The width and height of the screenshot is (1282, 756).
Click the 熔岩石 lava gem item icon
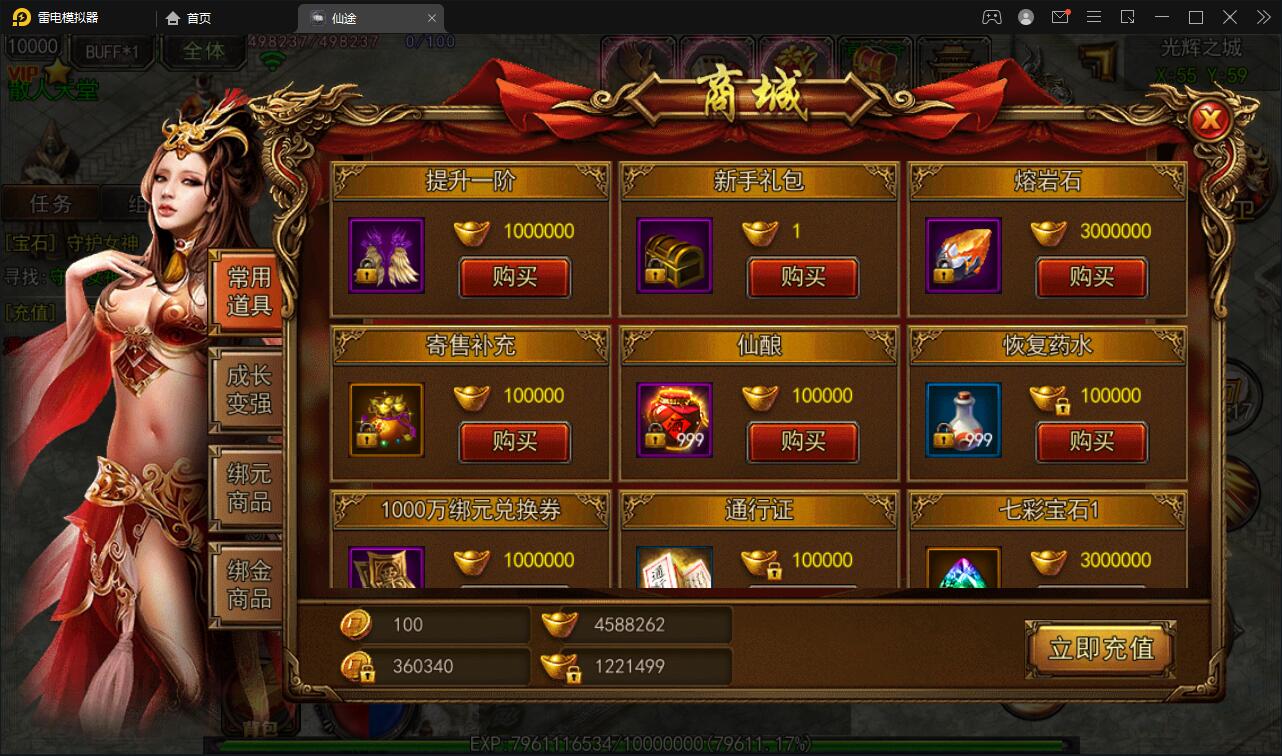pos(962,255)
